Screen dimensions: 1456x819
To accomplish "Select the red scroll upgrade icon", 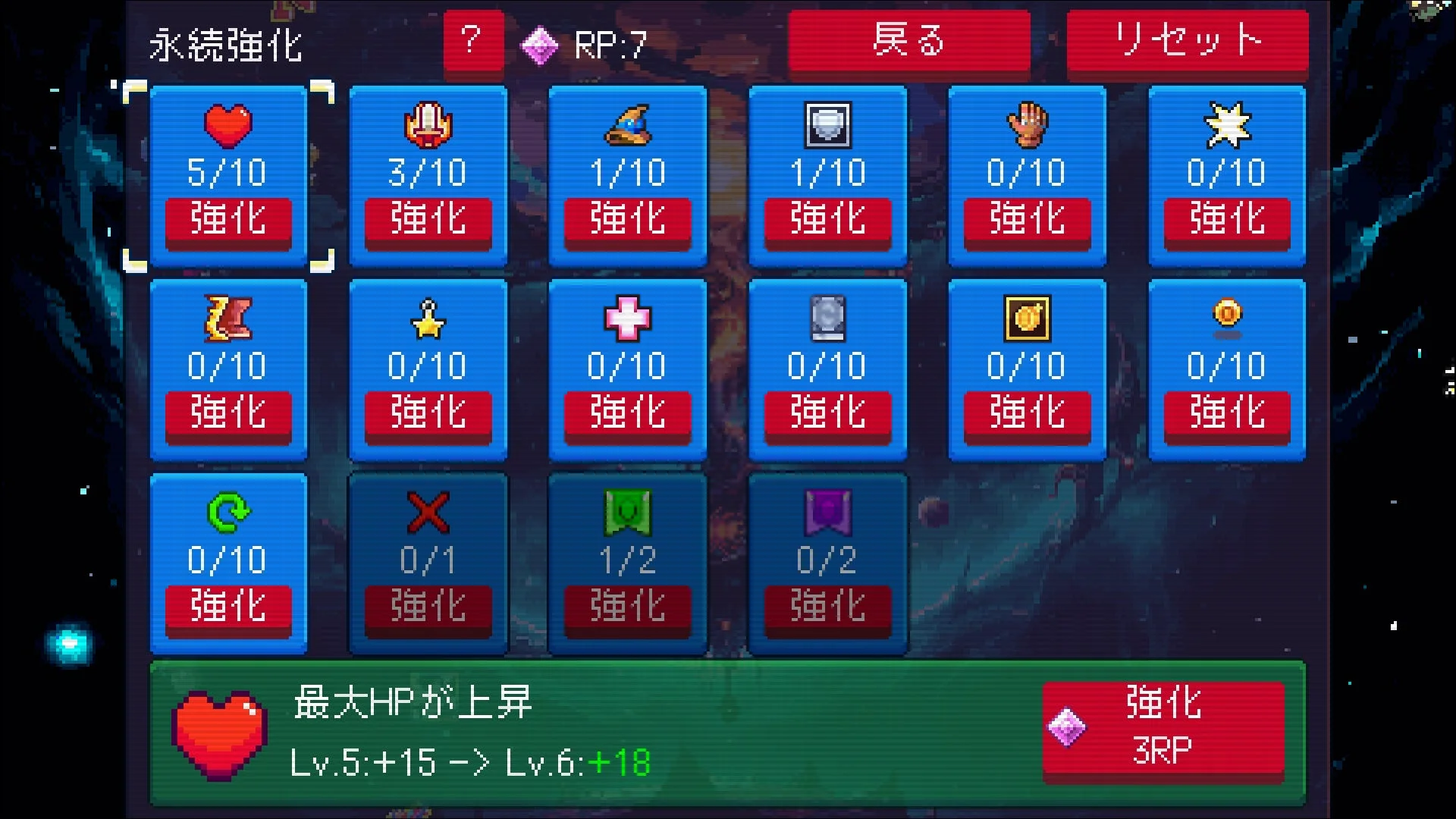I will 227,319.
